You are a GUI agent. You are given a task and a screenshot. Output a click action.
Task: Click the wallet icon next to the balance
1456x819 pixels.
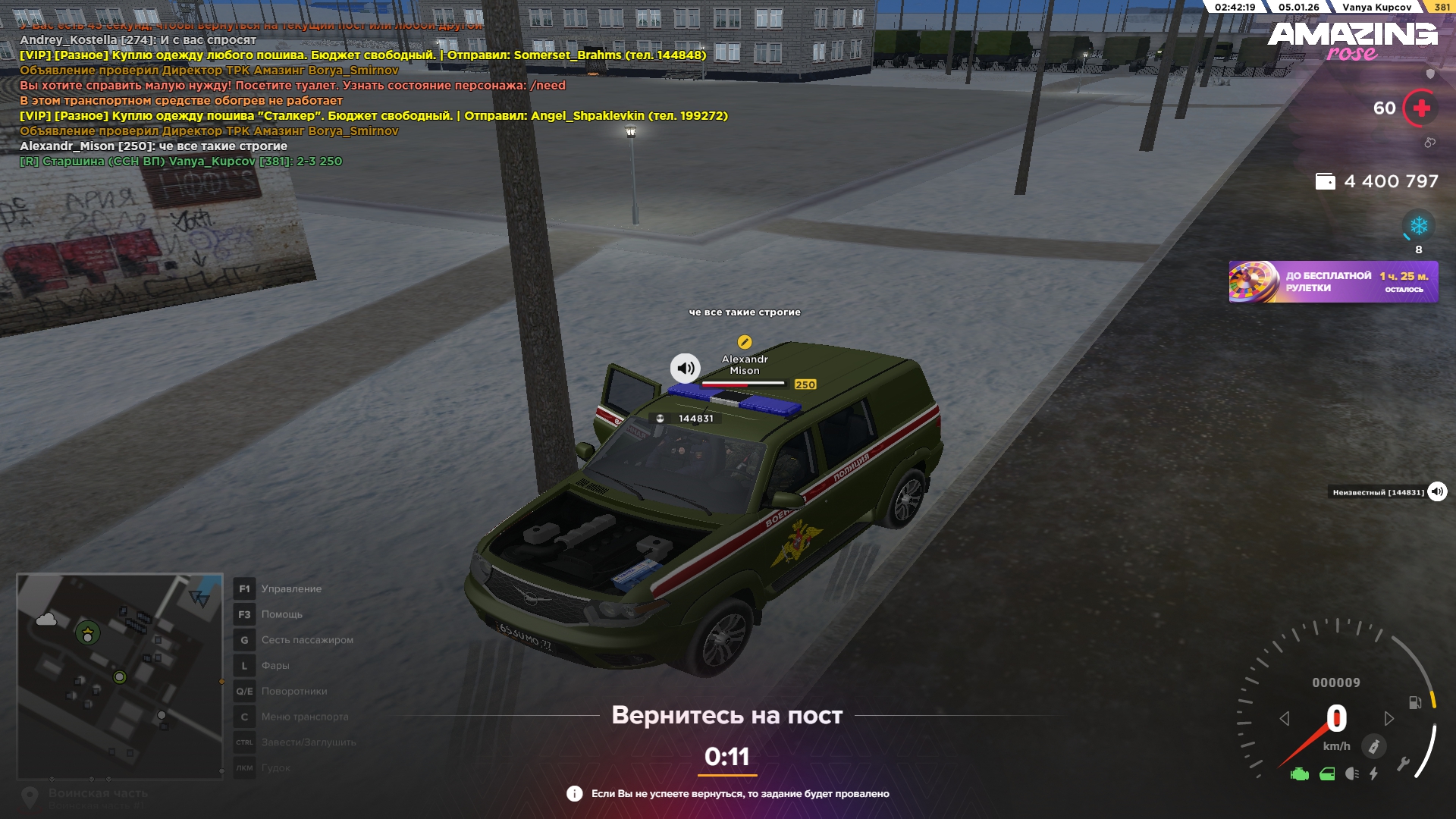click(1325, 181)
